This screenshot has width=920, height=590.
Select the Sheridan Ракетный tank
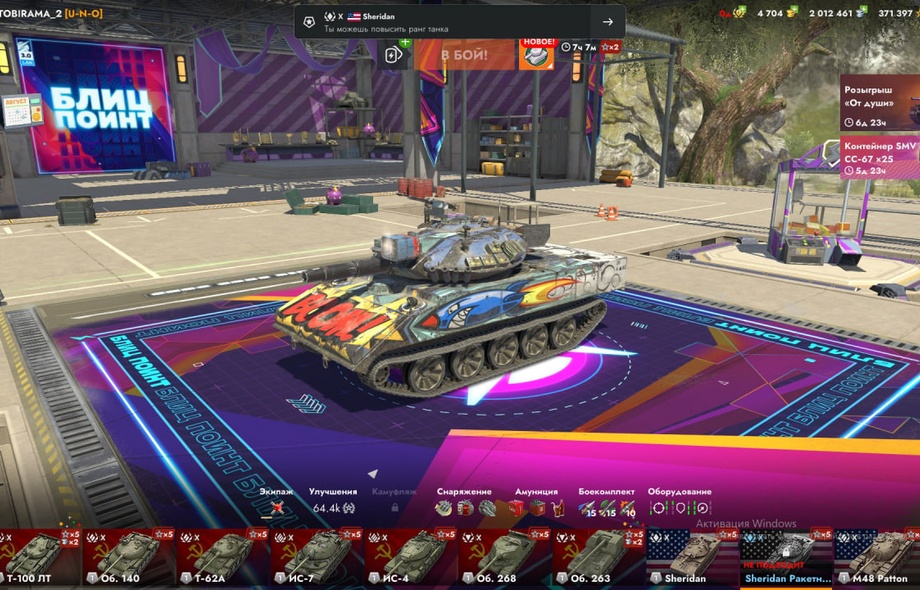point(787,557)
